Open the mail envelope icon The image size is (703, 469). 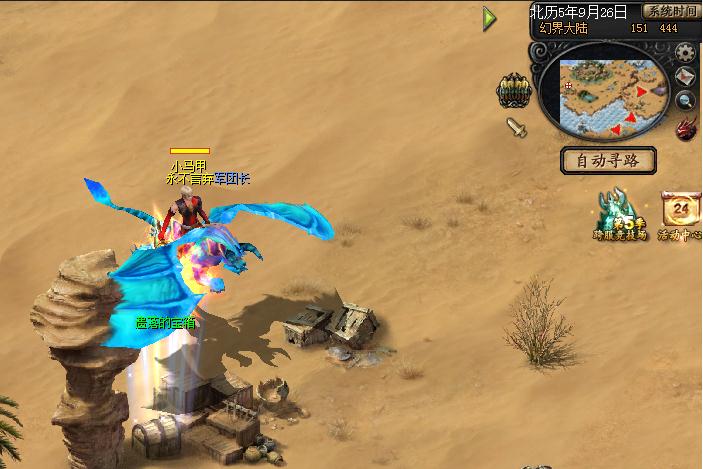(686, 77)
